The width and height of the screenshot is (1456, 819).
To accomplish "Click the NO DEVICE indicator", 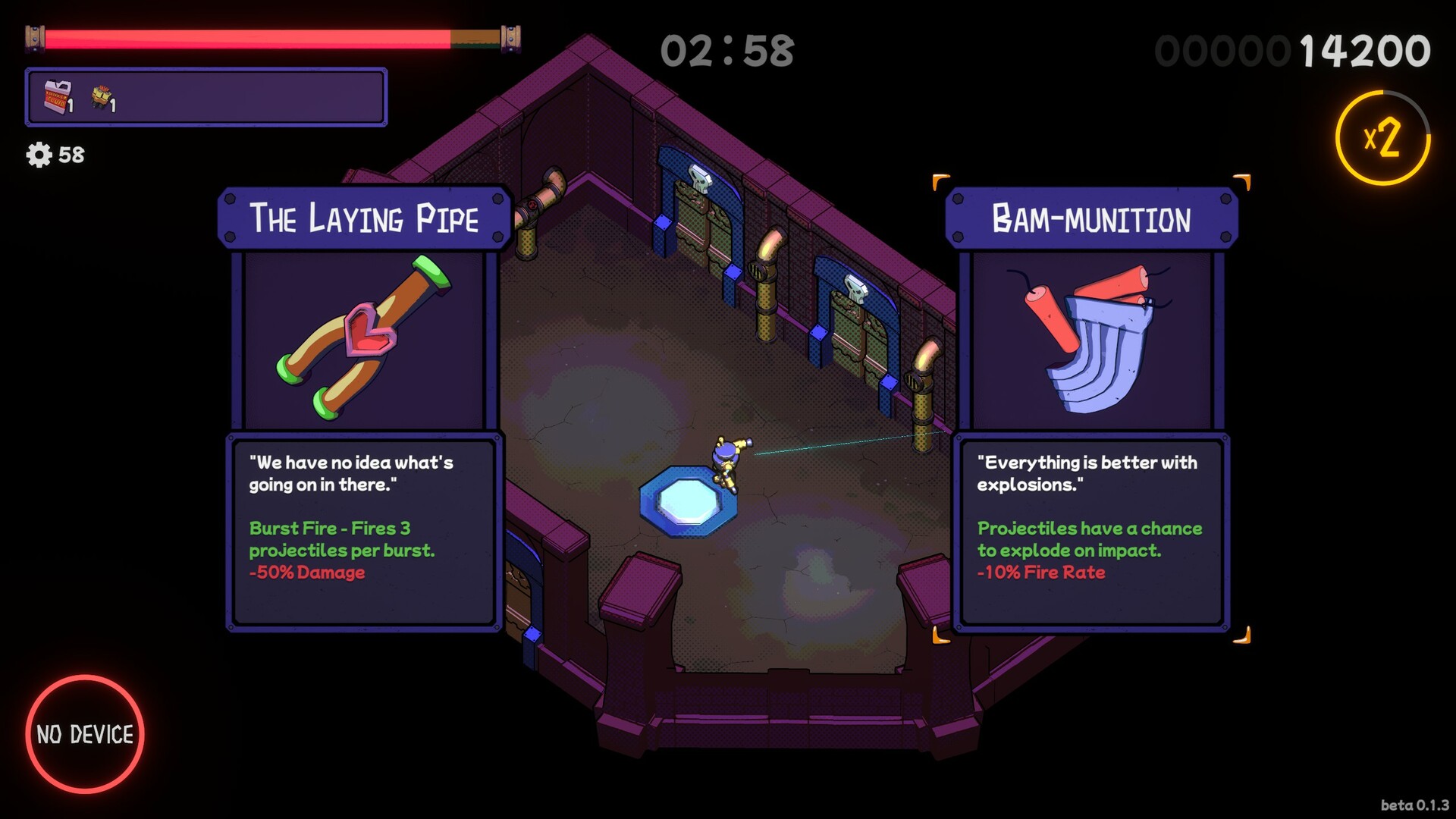I will [86, 733].
